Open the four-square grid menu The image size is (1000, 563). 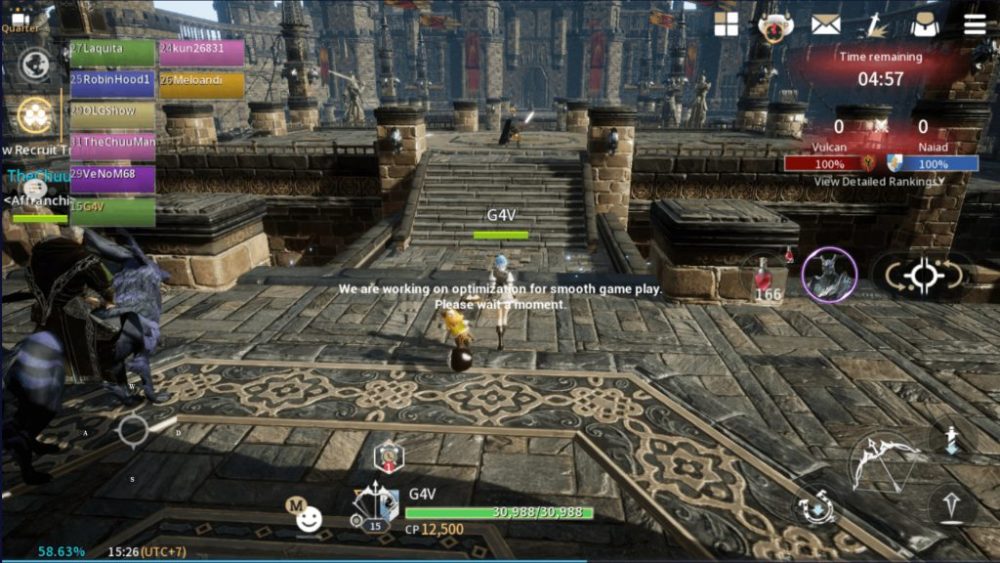point(726,24)
